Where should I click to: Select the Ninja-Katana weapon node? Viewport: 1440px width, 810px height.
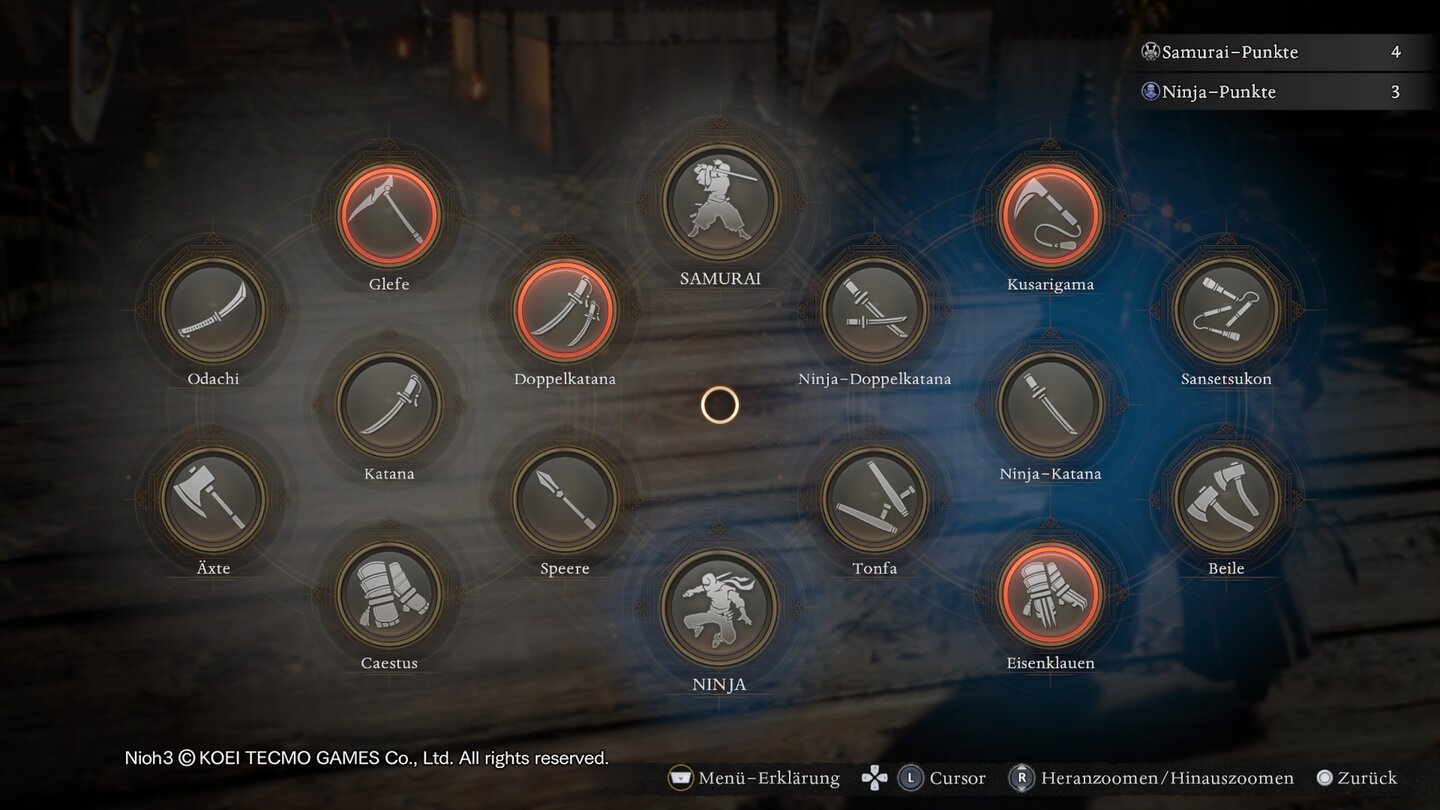1050,404
